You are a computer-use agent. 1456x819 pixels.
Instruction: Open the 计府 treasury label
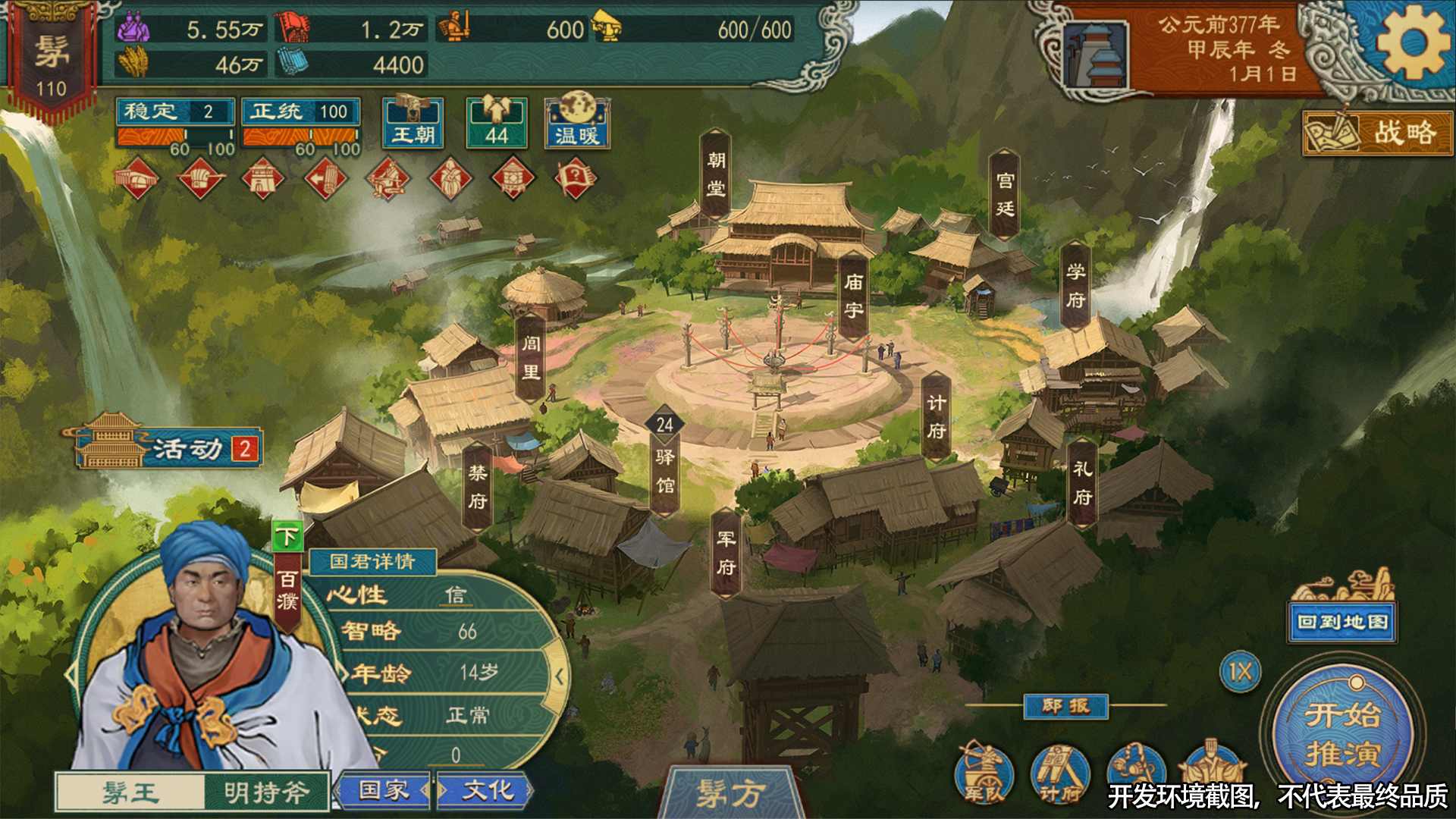pyautogui.click(x=937, y=417)
